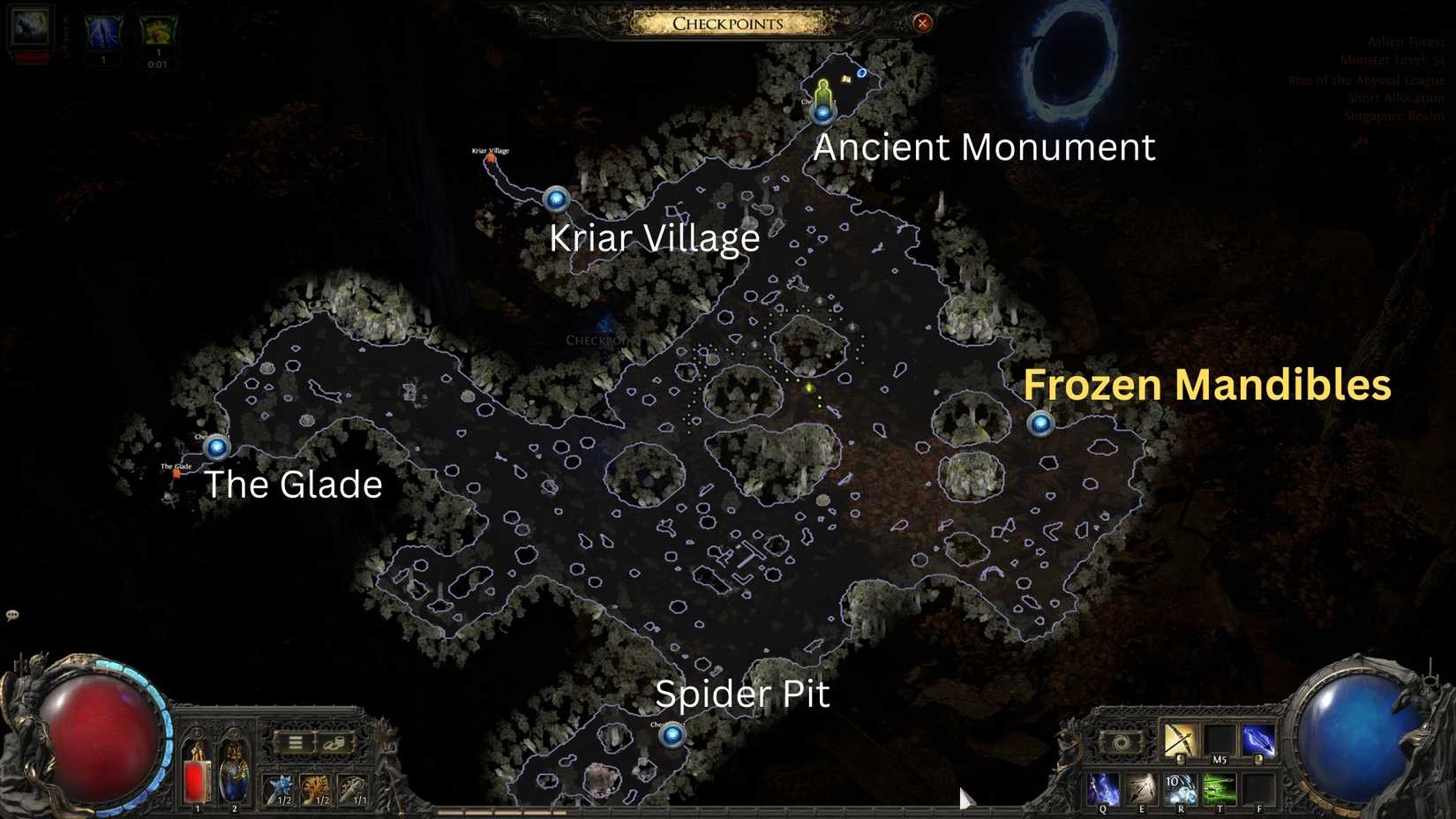Open the hamburger options menu near the flasks
The height and width of the screenshot is (819, 1456).
point(295,741)
